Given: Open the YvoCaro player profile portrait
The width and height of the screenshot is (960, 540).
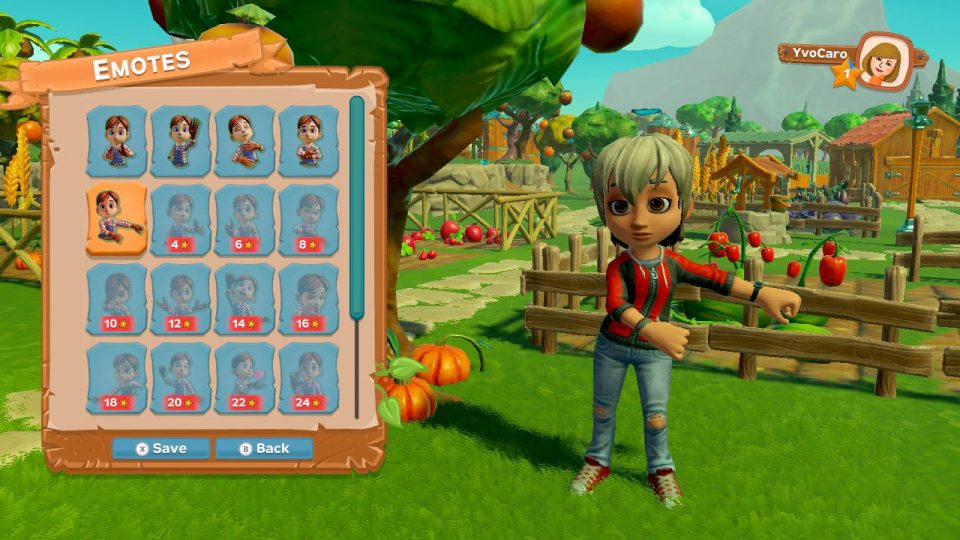Looking at the screenshot, I should 883,62.
